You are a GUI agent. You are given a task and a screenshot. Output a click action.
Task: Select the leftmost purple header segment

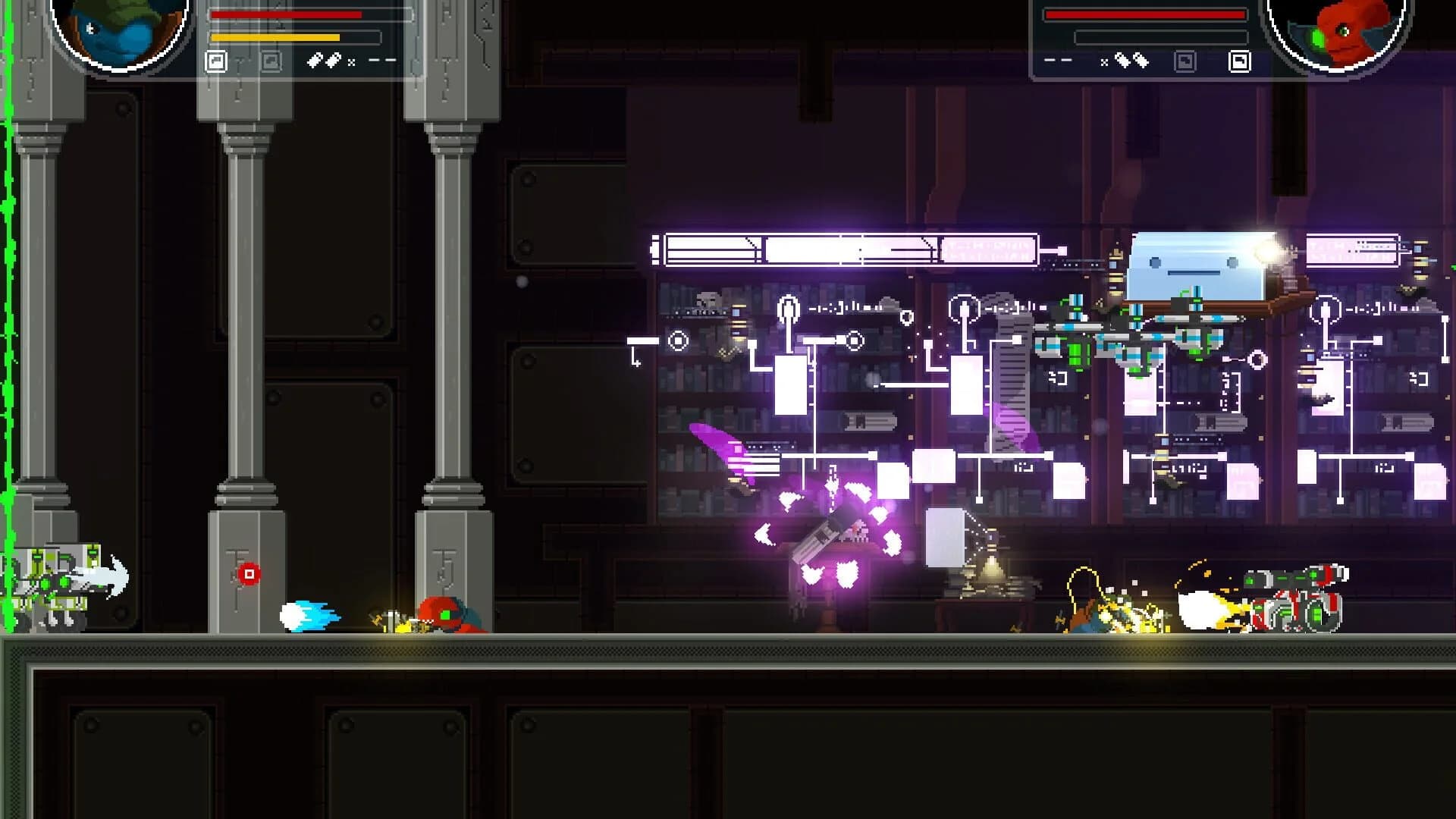(x=713, y=246)
